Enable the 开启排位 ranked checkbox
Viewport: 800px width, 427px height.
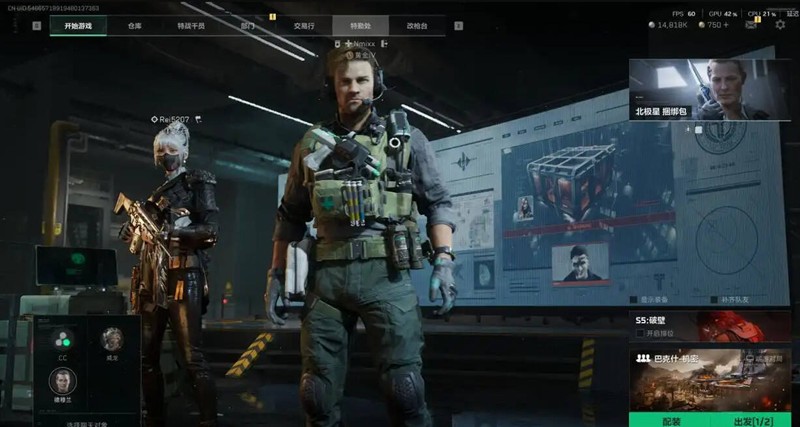(x=640, y=333)
